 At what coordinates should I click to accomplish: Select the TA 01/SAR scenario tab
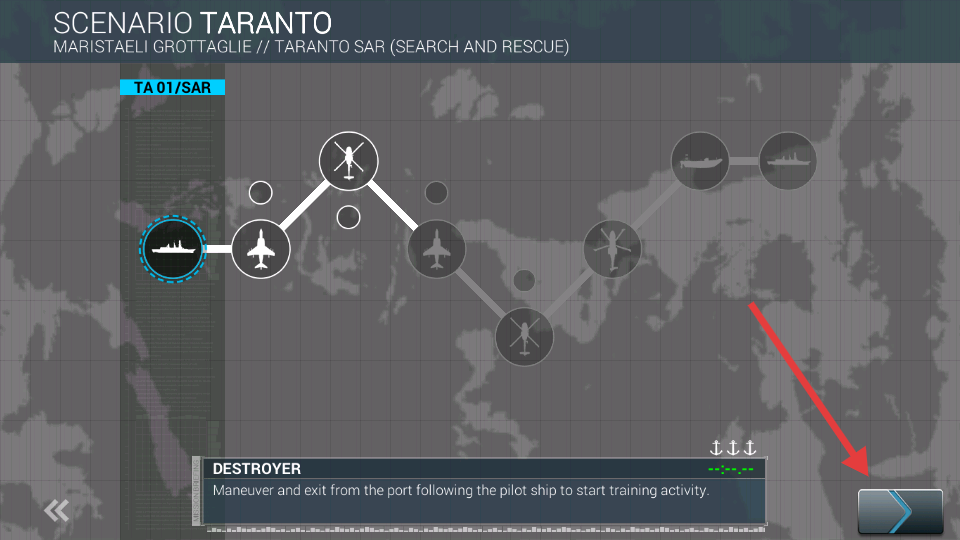172,87
